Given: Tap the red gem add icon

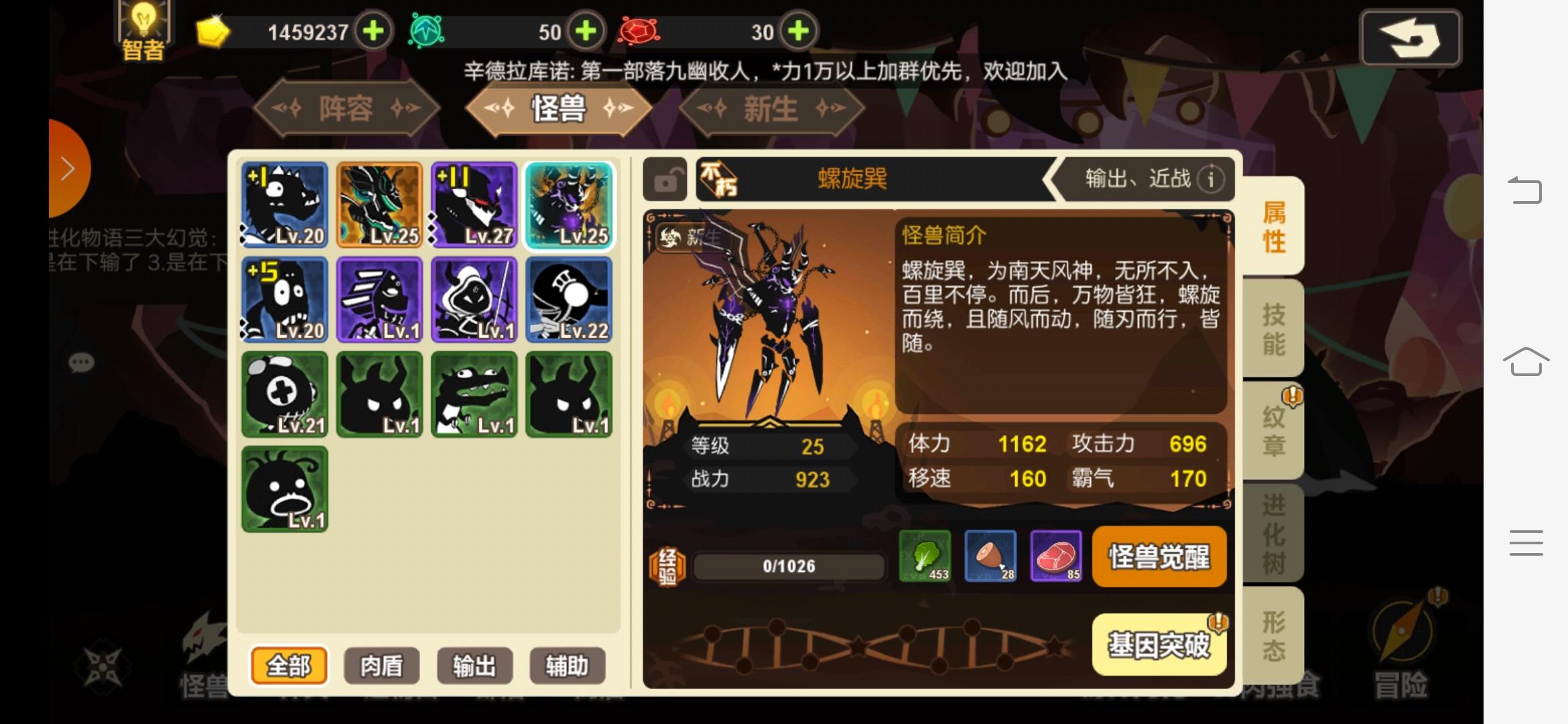Looking at the screenshot, I should point(796,31).
